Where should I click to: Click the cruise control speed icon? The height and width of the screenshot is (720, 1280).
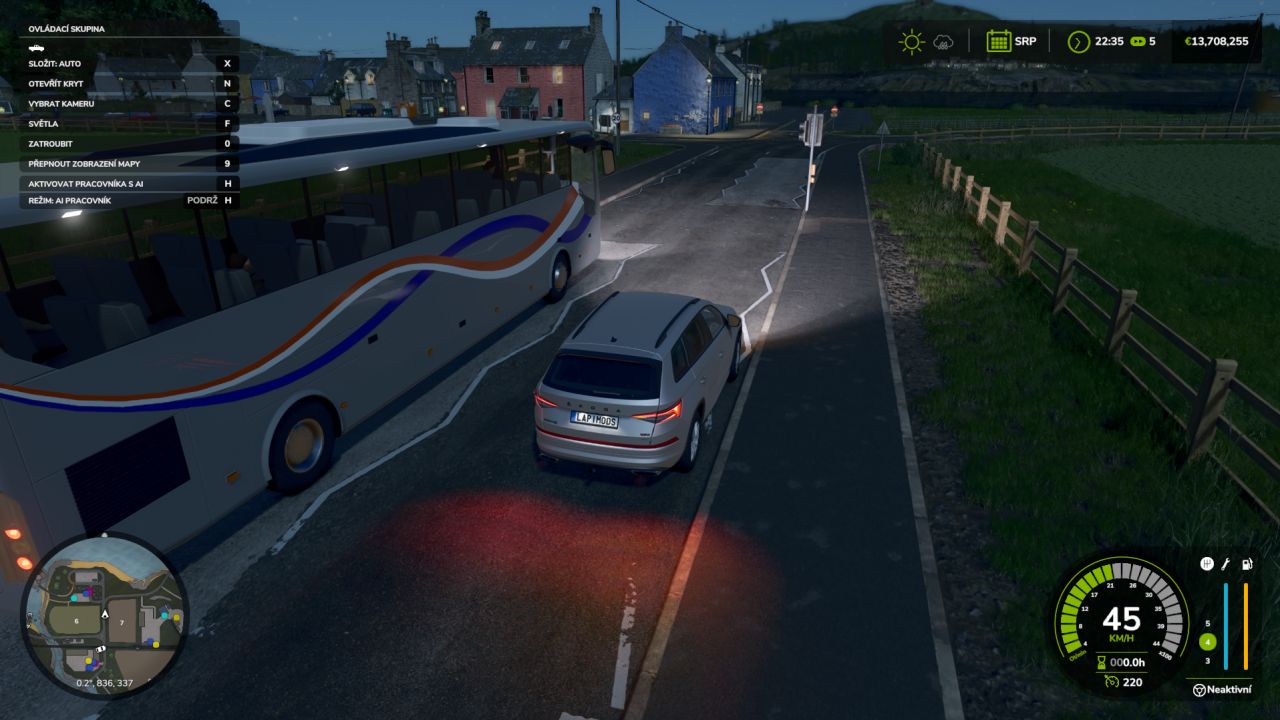1111,682
